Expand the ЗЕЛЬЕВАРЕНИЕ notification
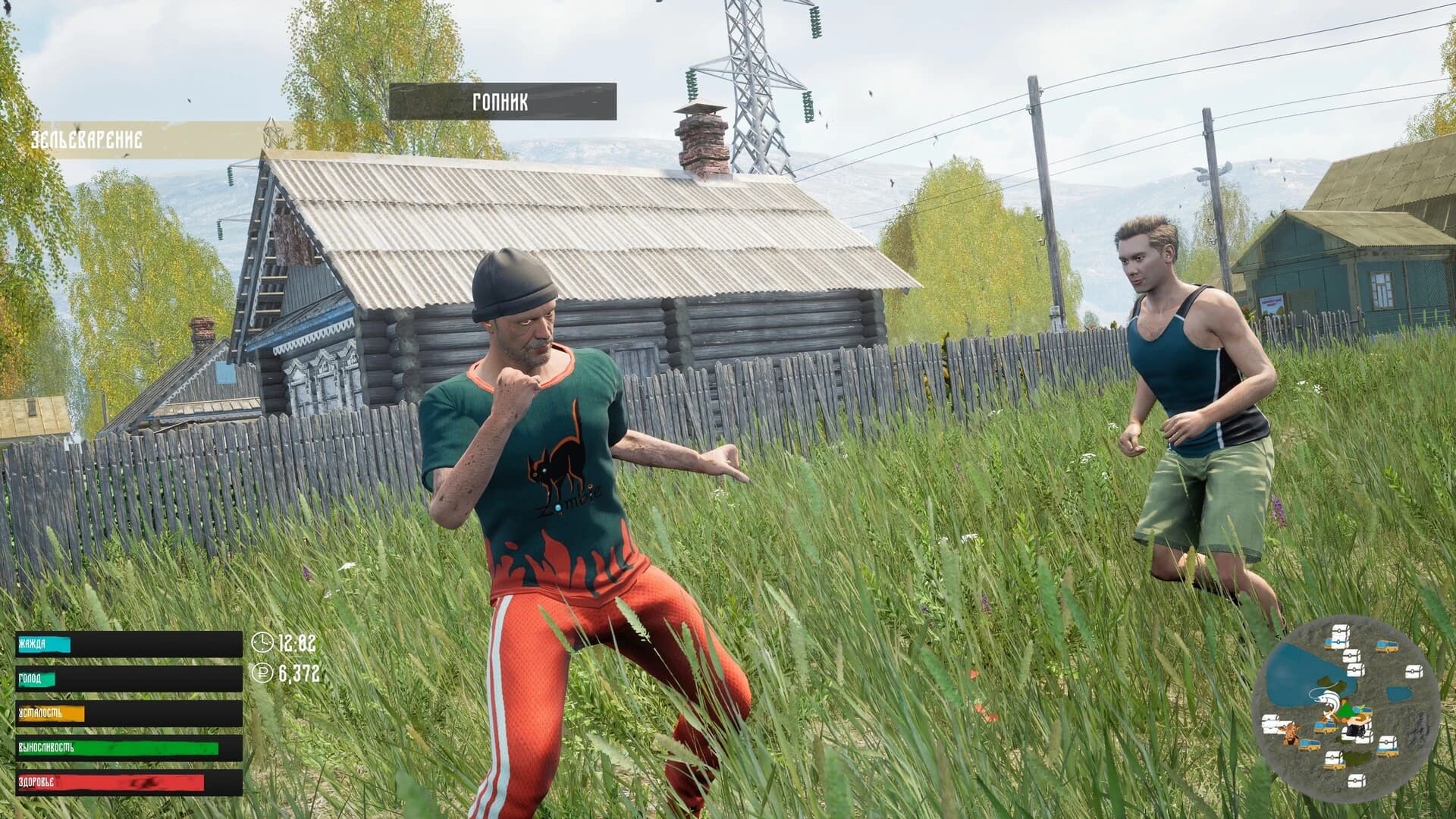Viewport: 1456px width, 819px height. click(x=86, y=140)
